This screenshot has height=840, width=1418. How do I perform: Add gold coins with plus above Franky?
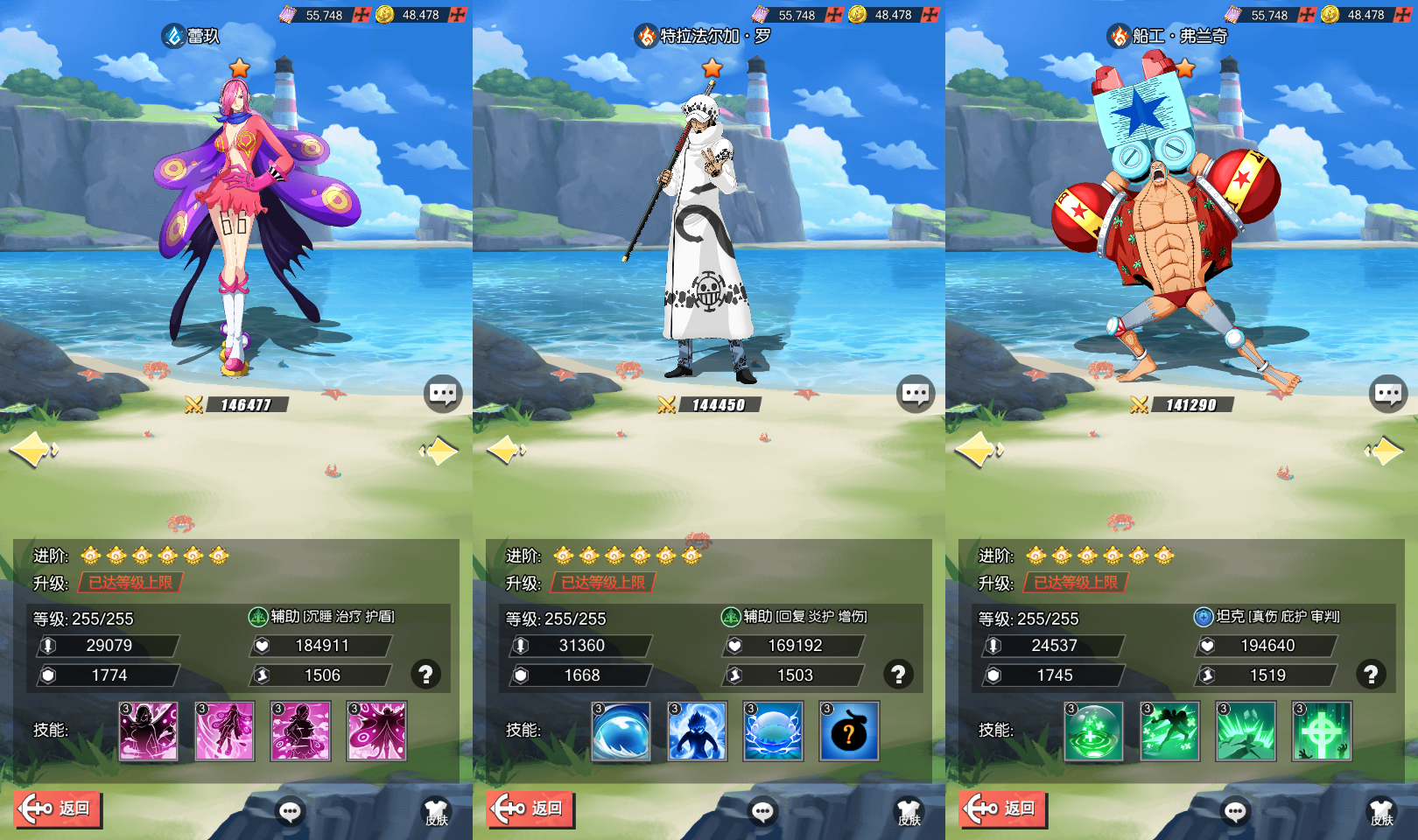click(x=1402, y=15)
